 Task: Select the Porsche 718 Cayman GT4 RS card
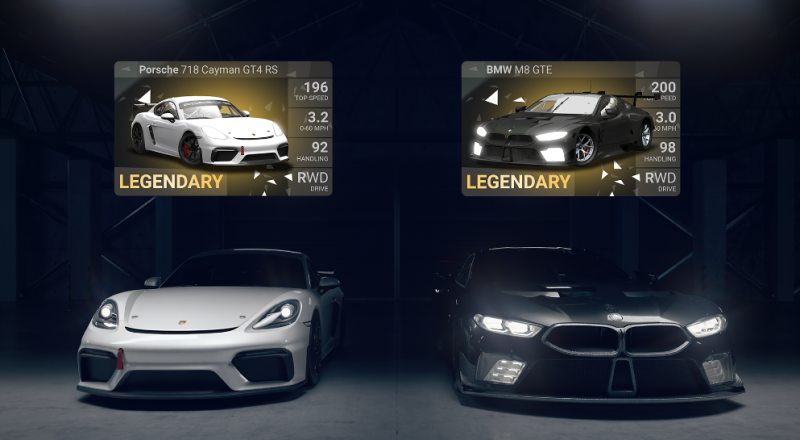223,129
